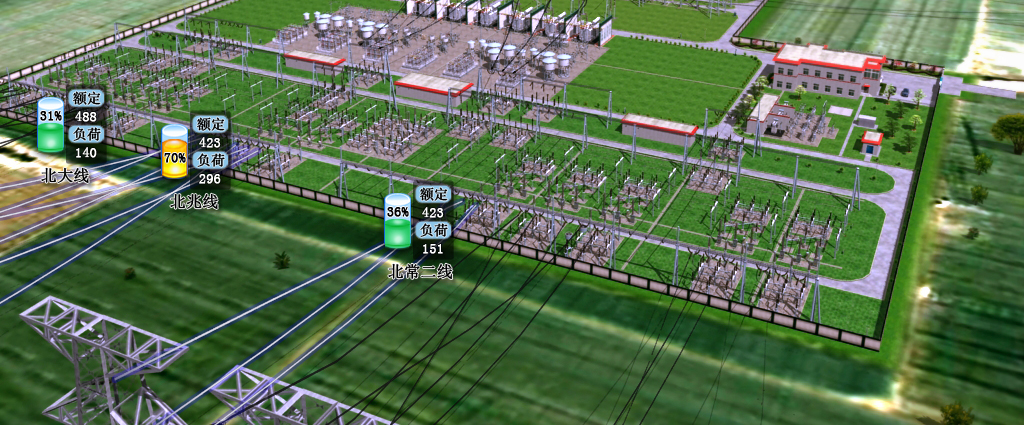Open the 北常二线 line name label

[421, 271]
